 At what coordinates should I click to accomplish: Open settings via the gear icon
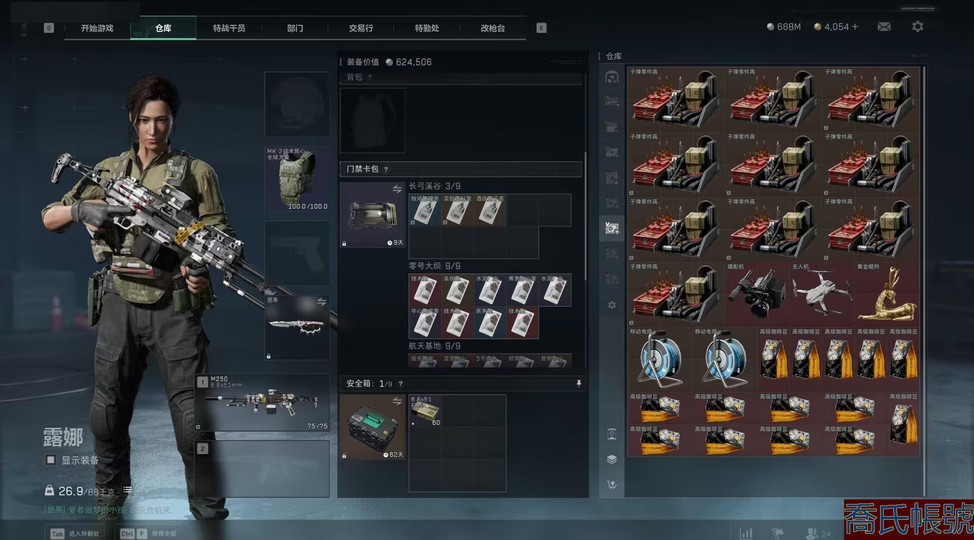coord(917,27)
